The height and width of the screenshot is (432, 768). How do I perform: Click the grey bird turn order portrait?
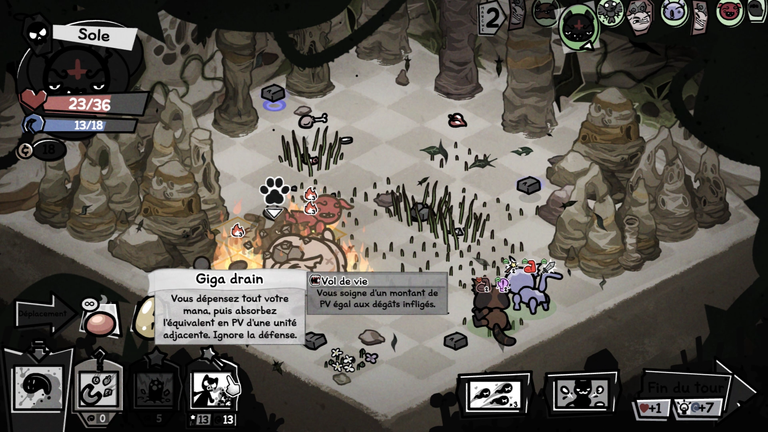pos(613,12)
